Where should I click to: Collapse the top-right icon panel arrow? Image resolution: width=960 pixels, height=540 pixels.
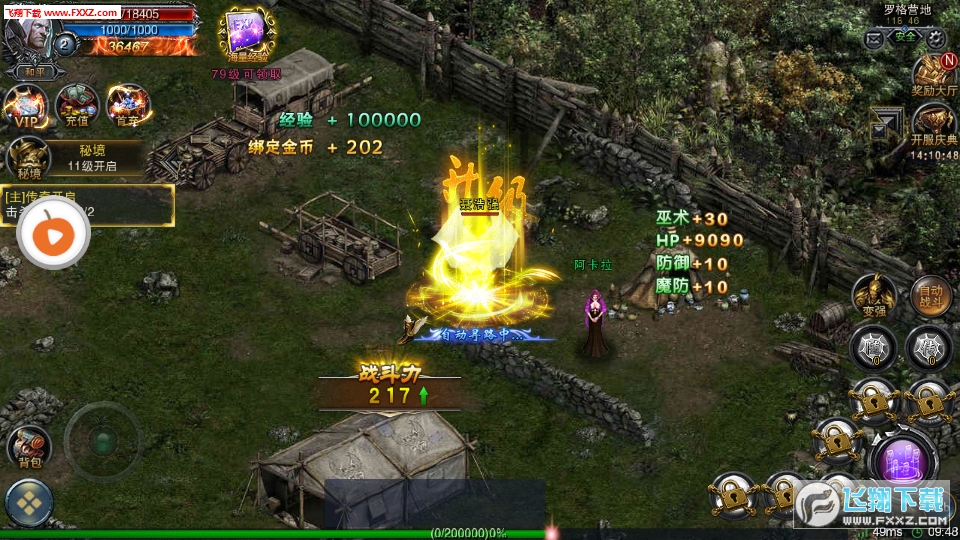point(885,124)
